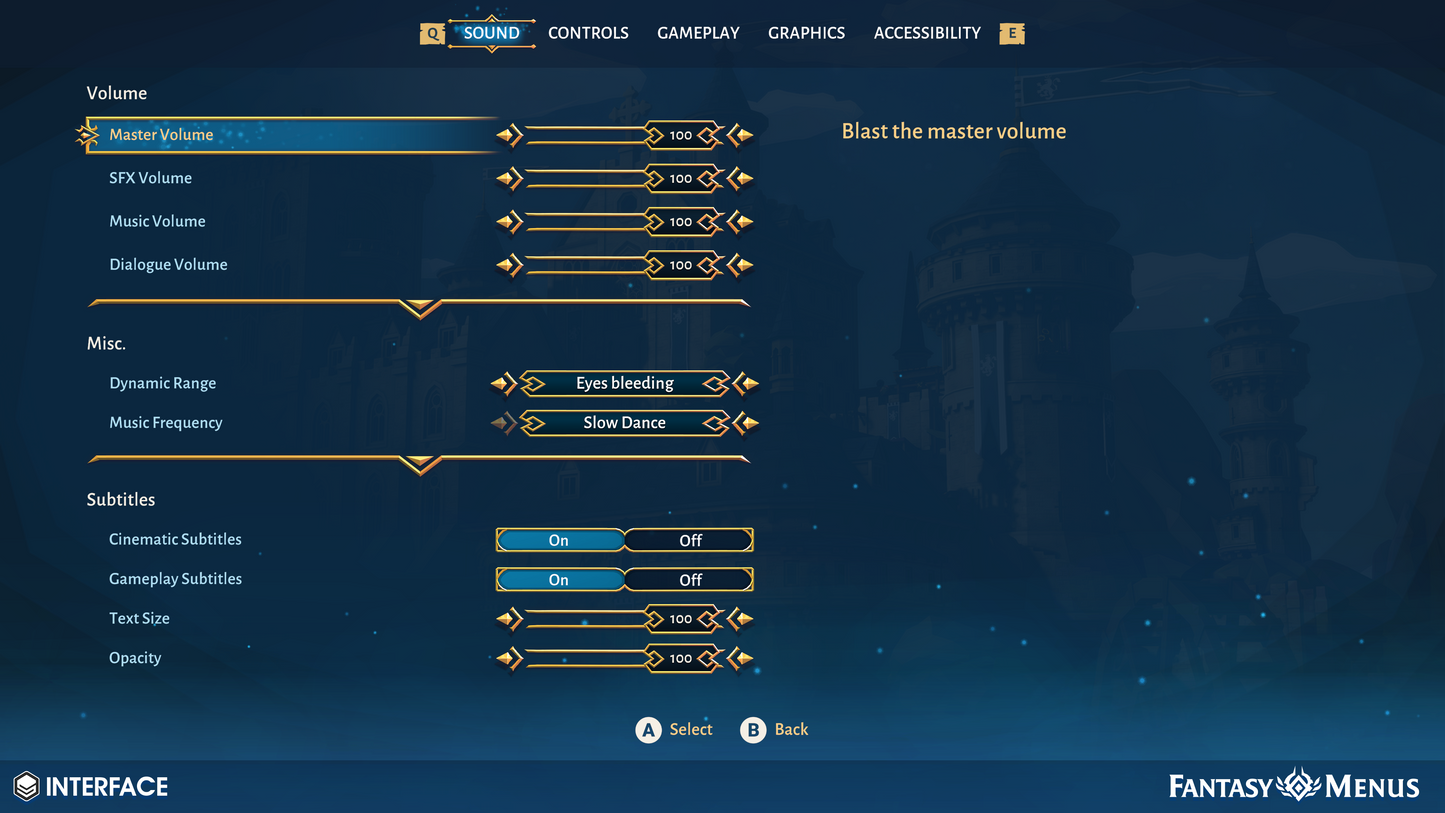Increase SFX Volume with right arrow
Viewport: 1445px width, 813px height.
coord(741,179)
